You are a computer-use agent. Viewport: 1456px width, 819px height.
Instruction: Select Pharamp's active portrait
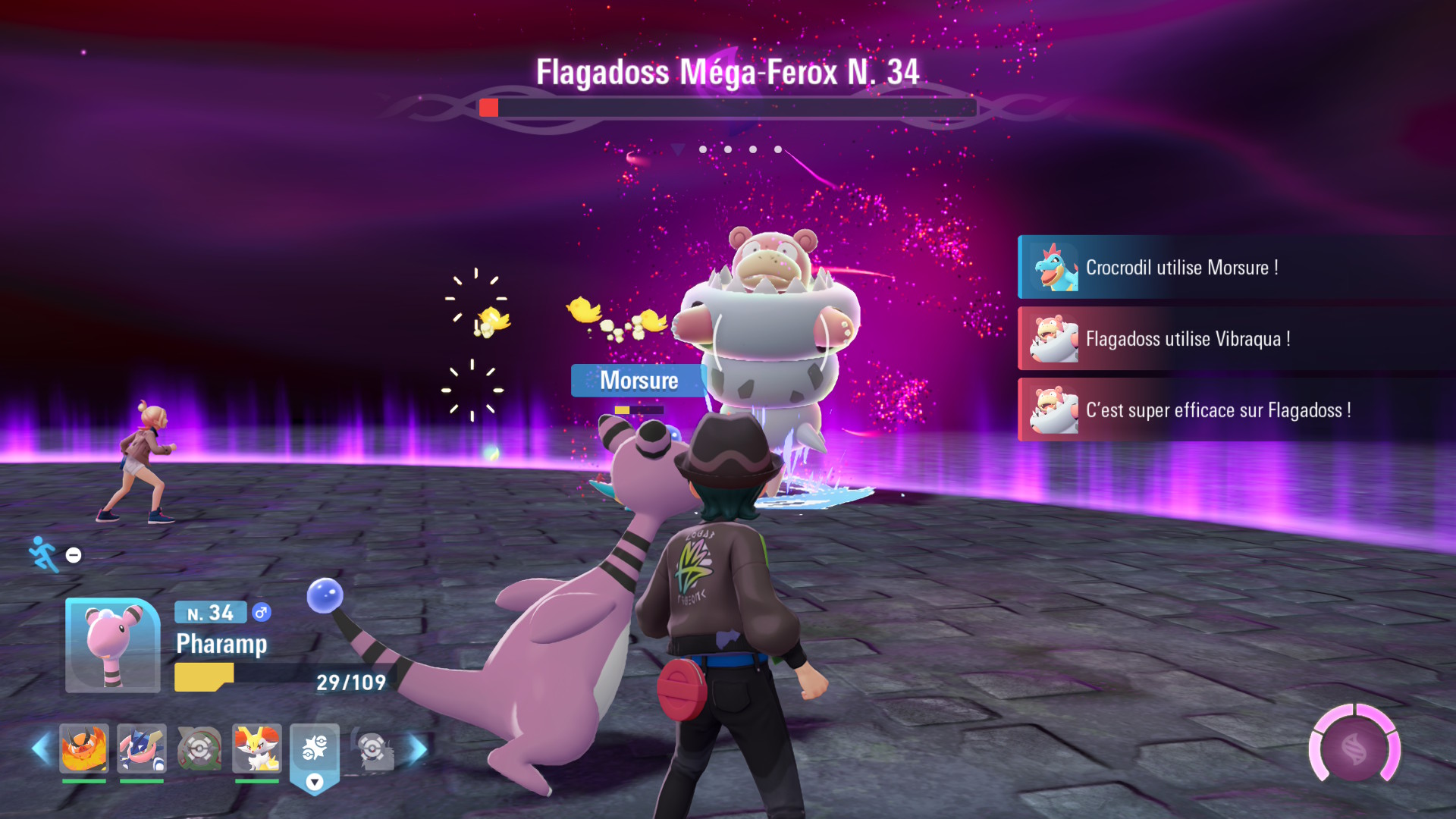(113, 645)
